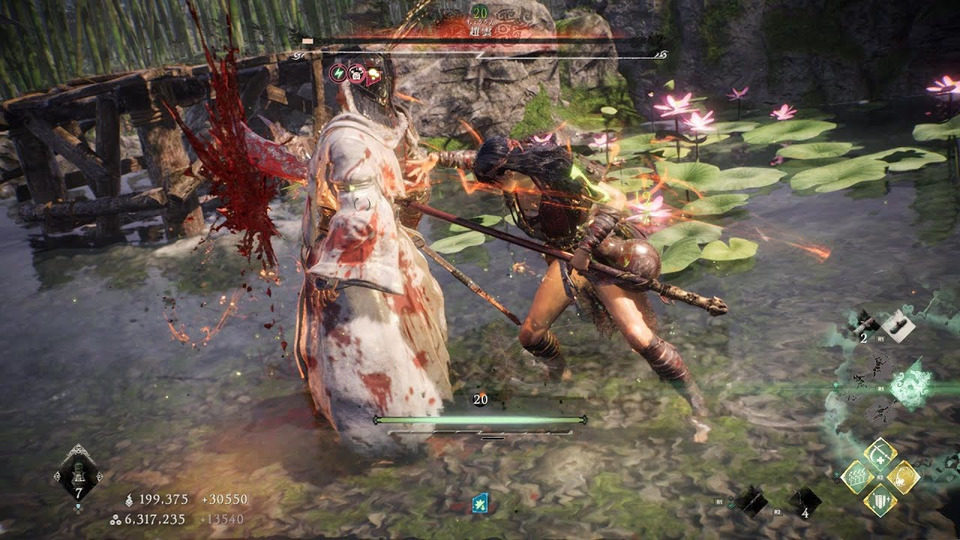
Task: Select the dark melee weapon slot
Action: click(x=752, y=500)
